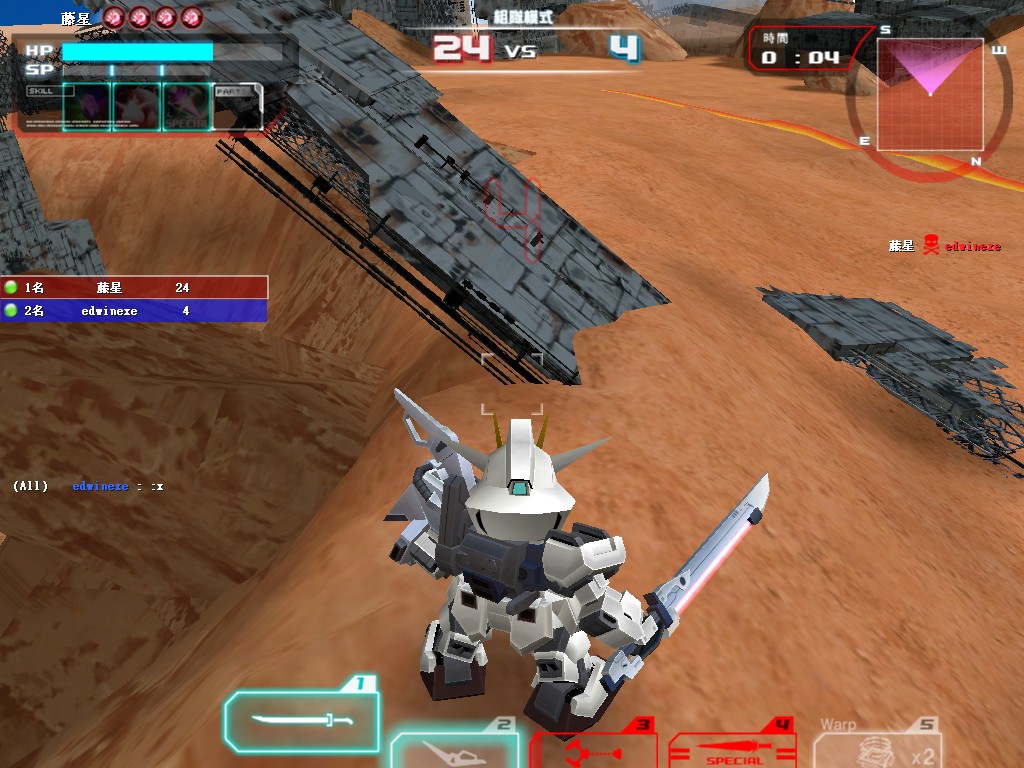Select the SPECIAL skill icon near the HP bar

tap(187, 106)
